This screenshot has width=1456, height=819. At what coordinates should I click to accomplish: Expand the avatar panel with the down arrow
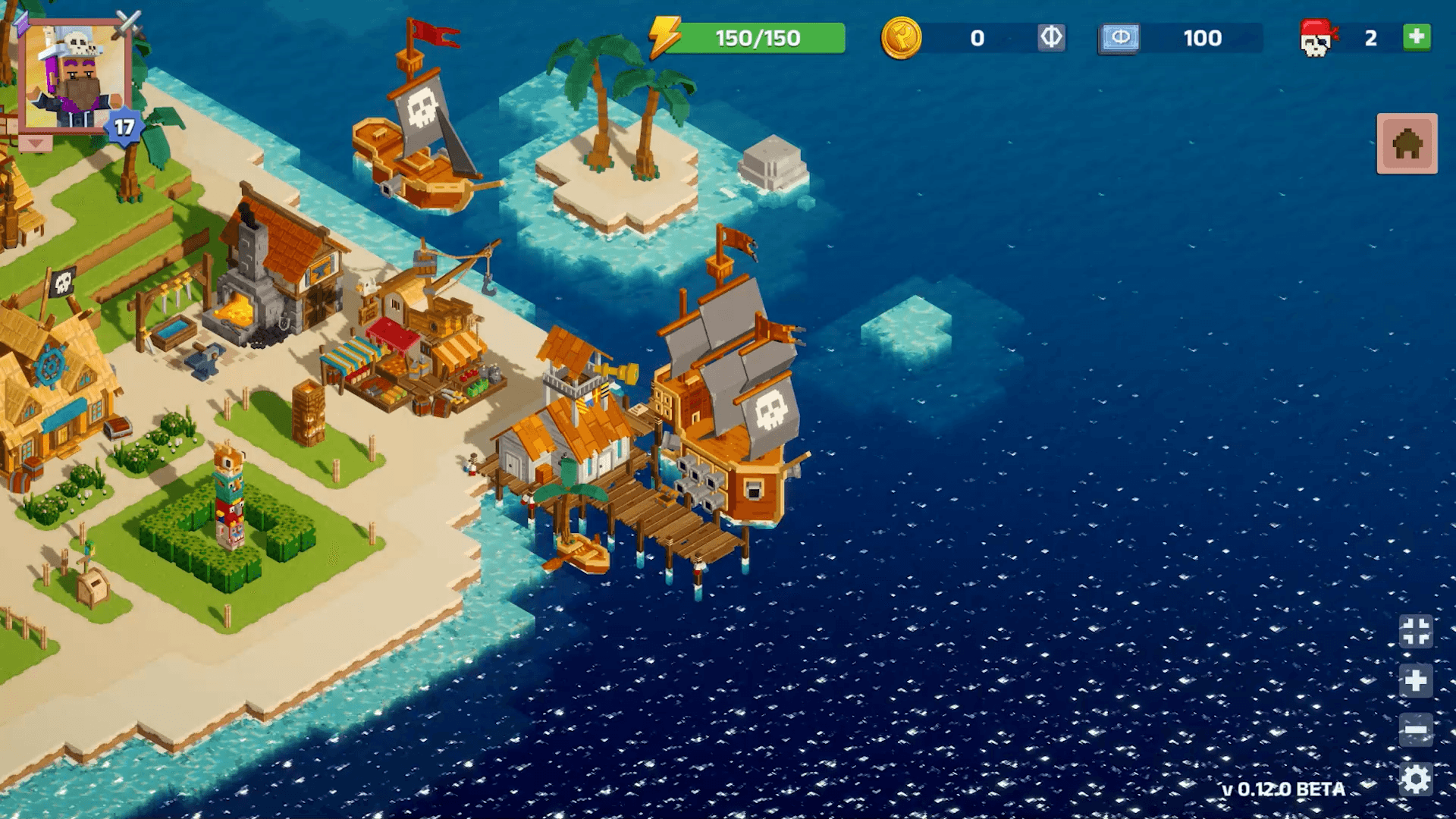(x=34, y=143)
